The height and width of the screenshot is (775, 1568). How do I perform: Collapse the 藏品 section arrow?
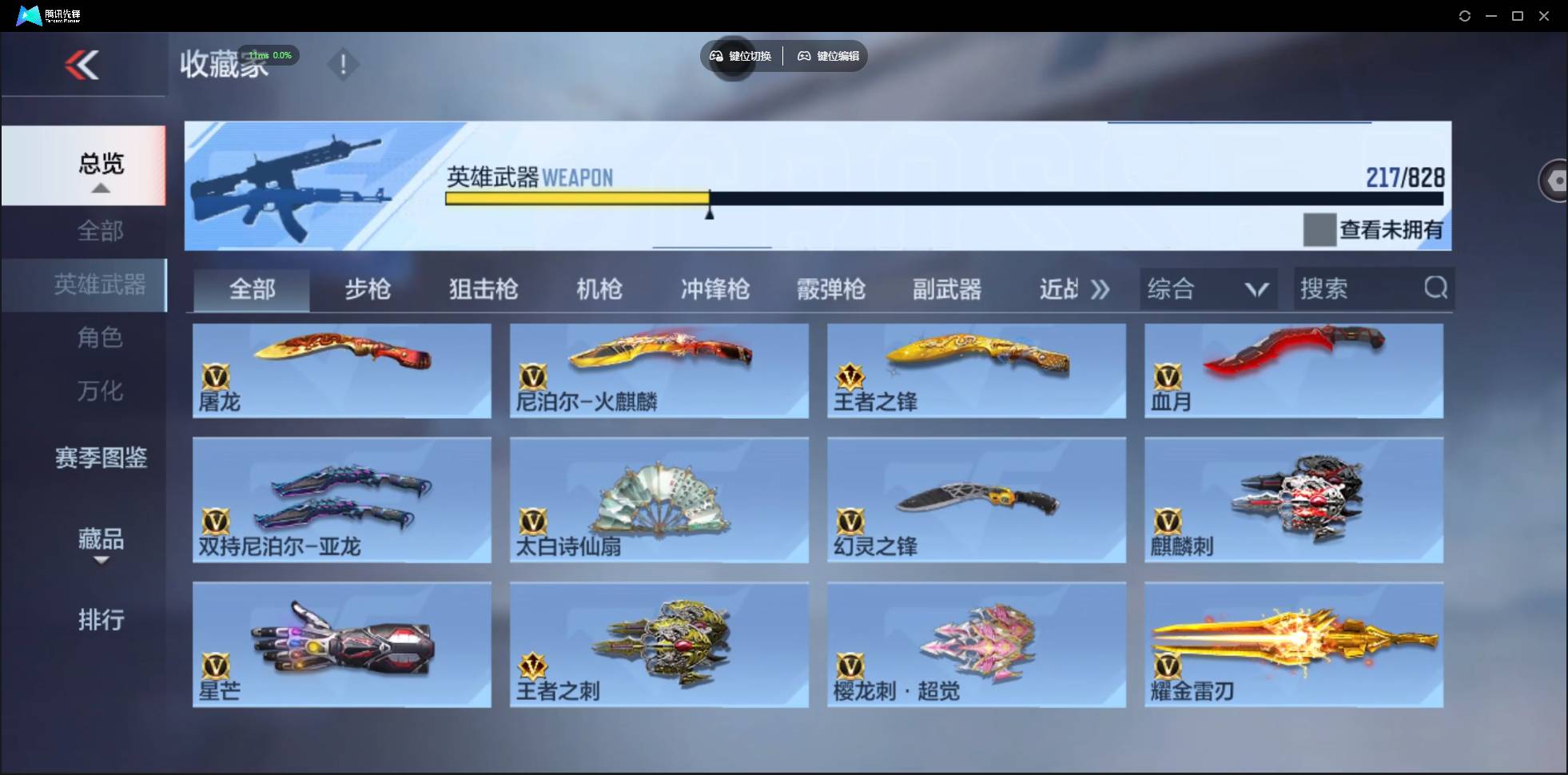pyautogui.click(x=100, y=562)
